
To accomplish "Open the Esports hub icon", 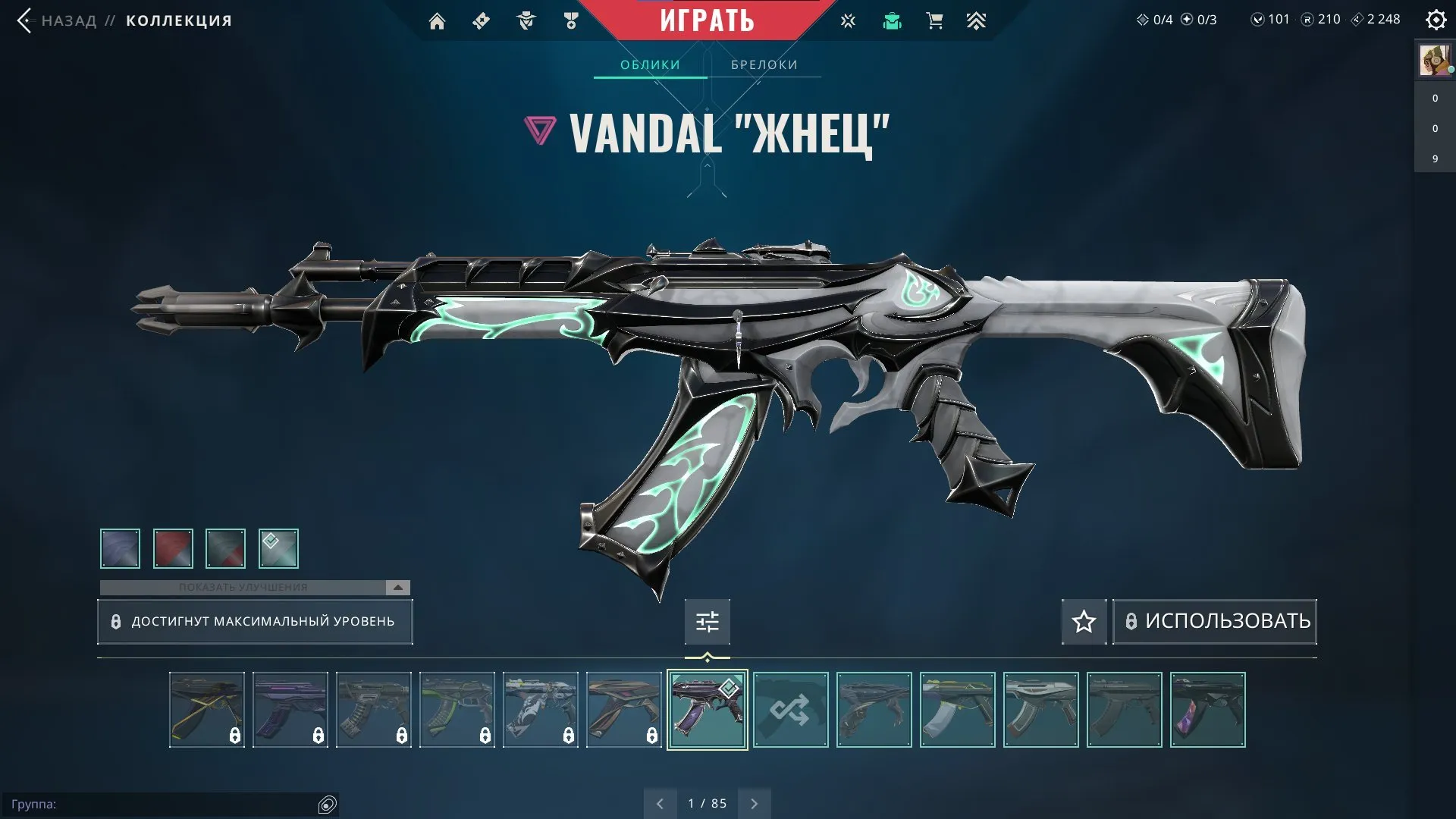I will pyautogui.click(x=847, y=20).
